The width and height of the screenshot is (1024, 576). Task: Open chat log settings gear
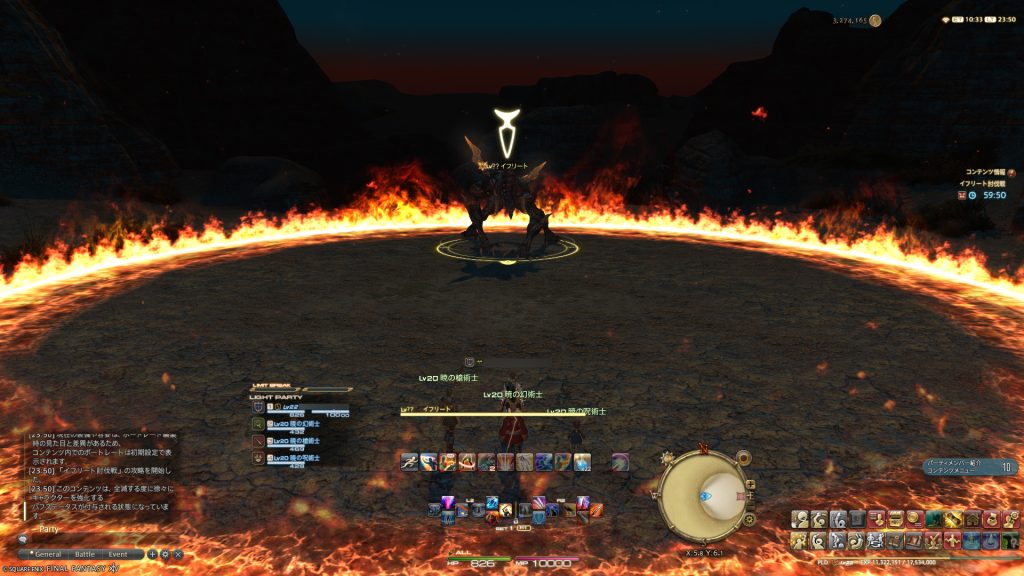tap(165, 554)
